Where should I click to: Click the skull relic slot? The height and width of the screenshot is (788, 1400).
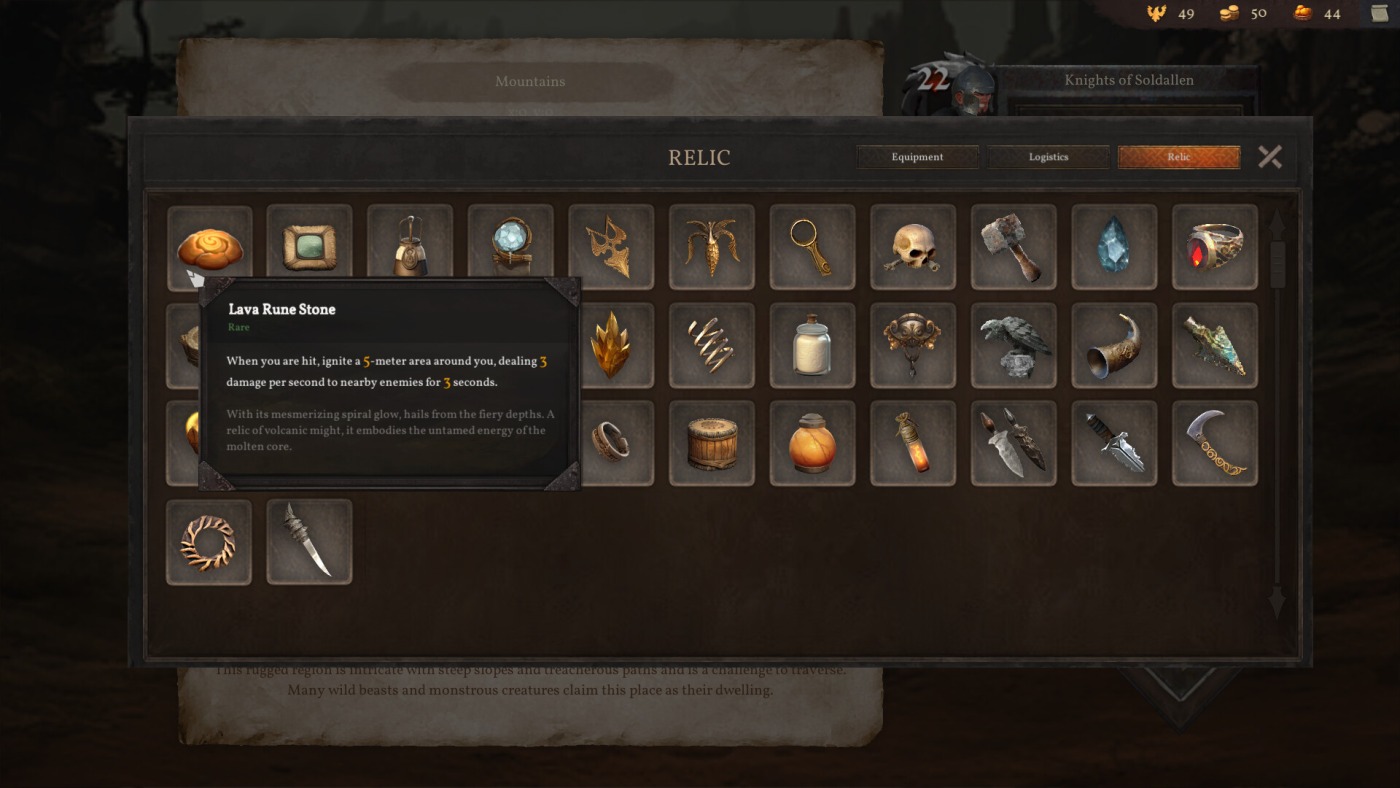(913, 247)
